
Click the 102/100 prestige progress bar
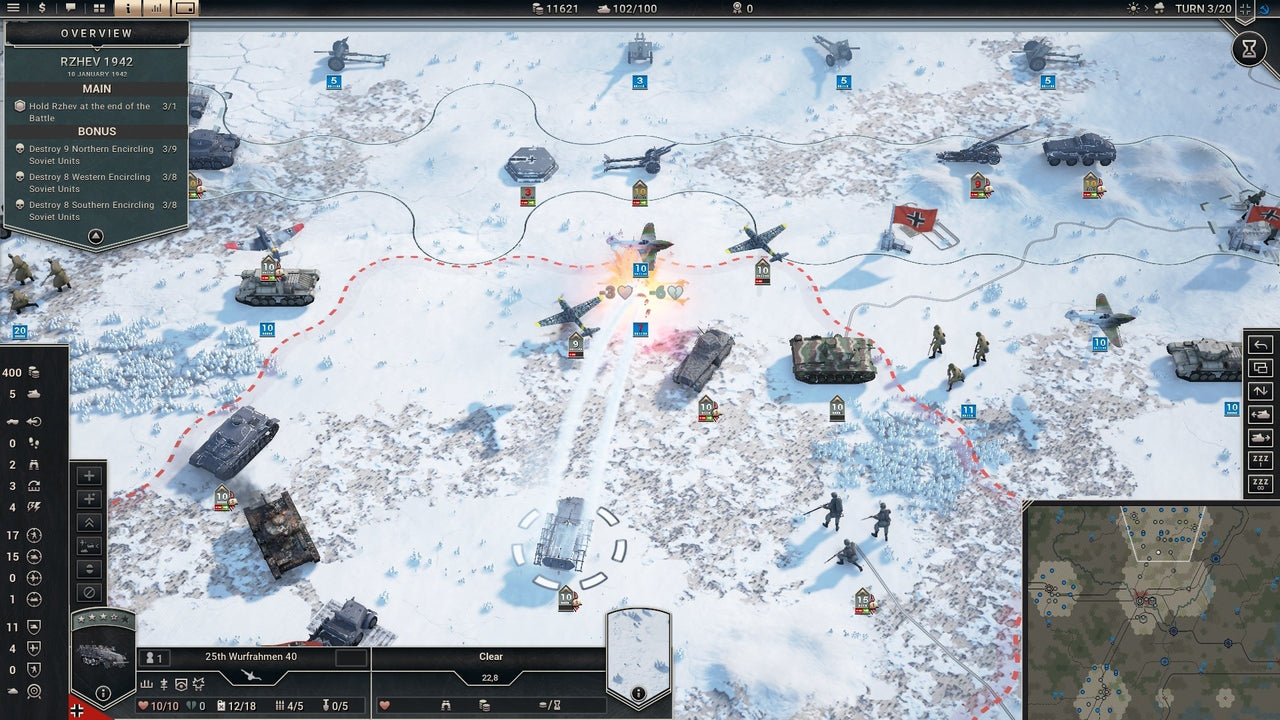click(x=624, y=8)
